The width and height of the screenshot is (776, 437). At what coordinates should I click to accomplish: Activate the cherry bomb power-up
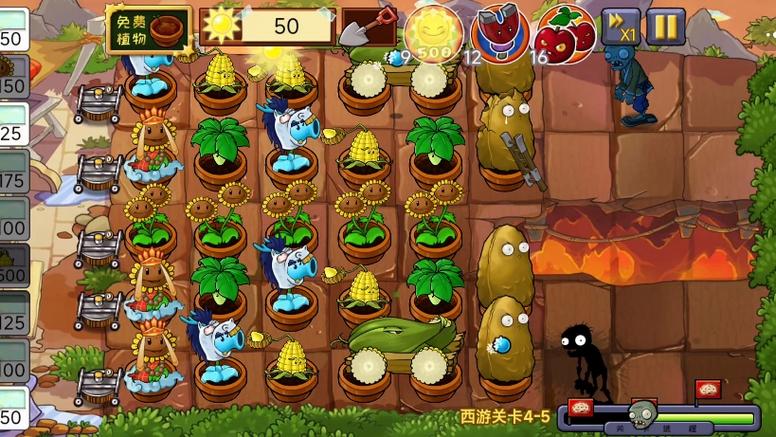tap(565, 31)
